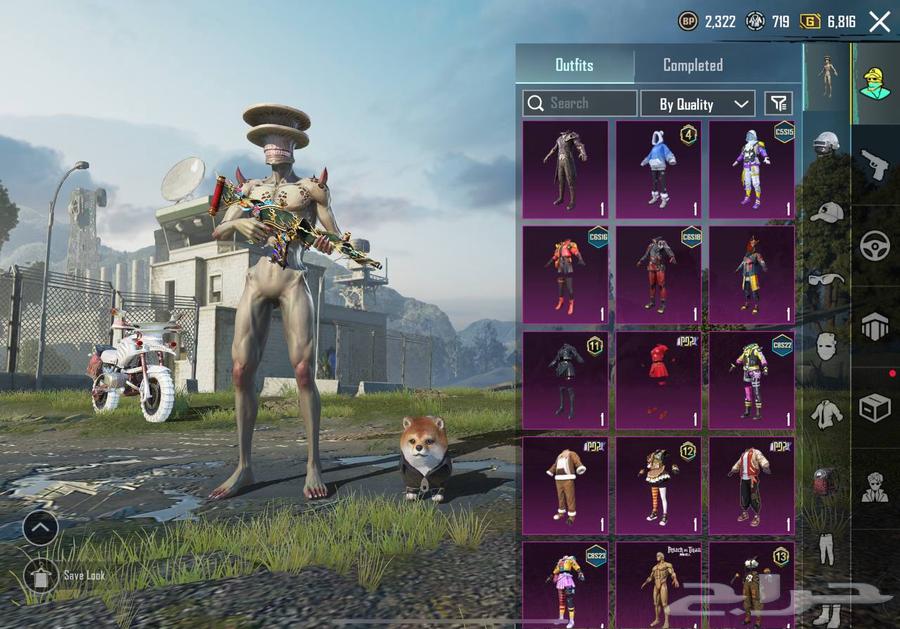Choose the brown fur-trimmed jacket outfit
Viewport: 900px width, 629px height.
565,485
